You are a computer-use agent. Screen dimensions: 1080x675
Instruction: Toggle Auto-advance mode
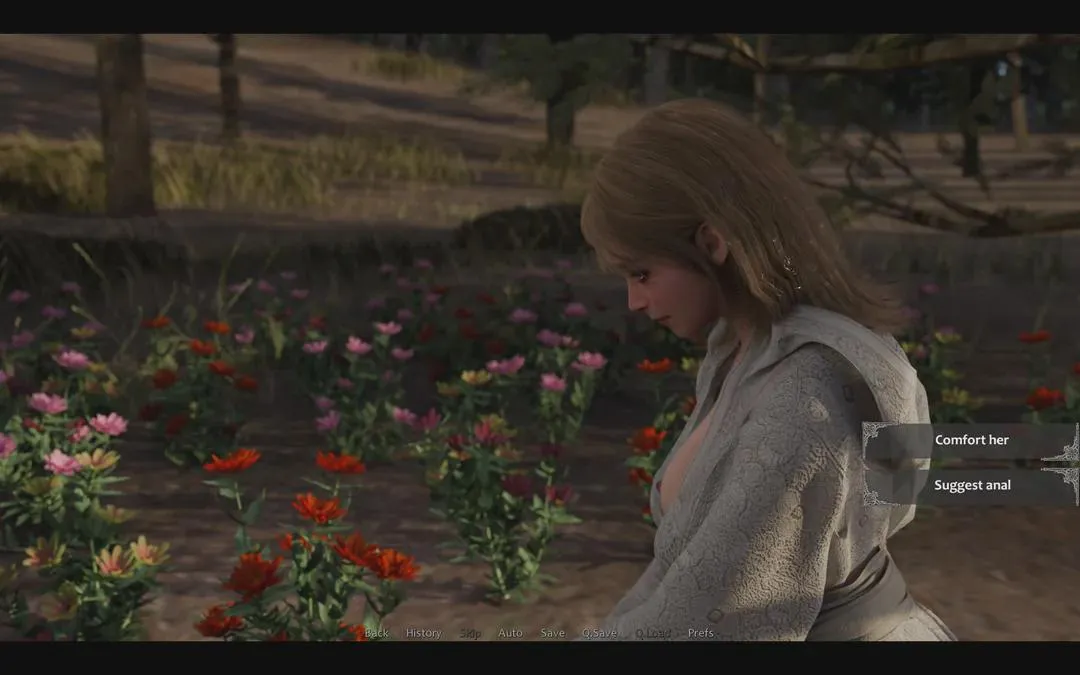point(510,633)
